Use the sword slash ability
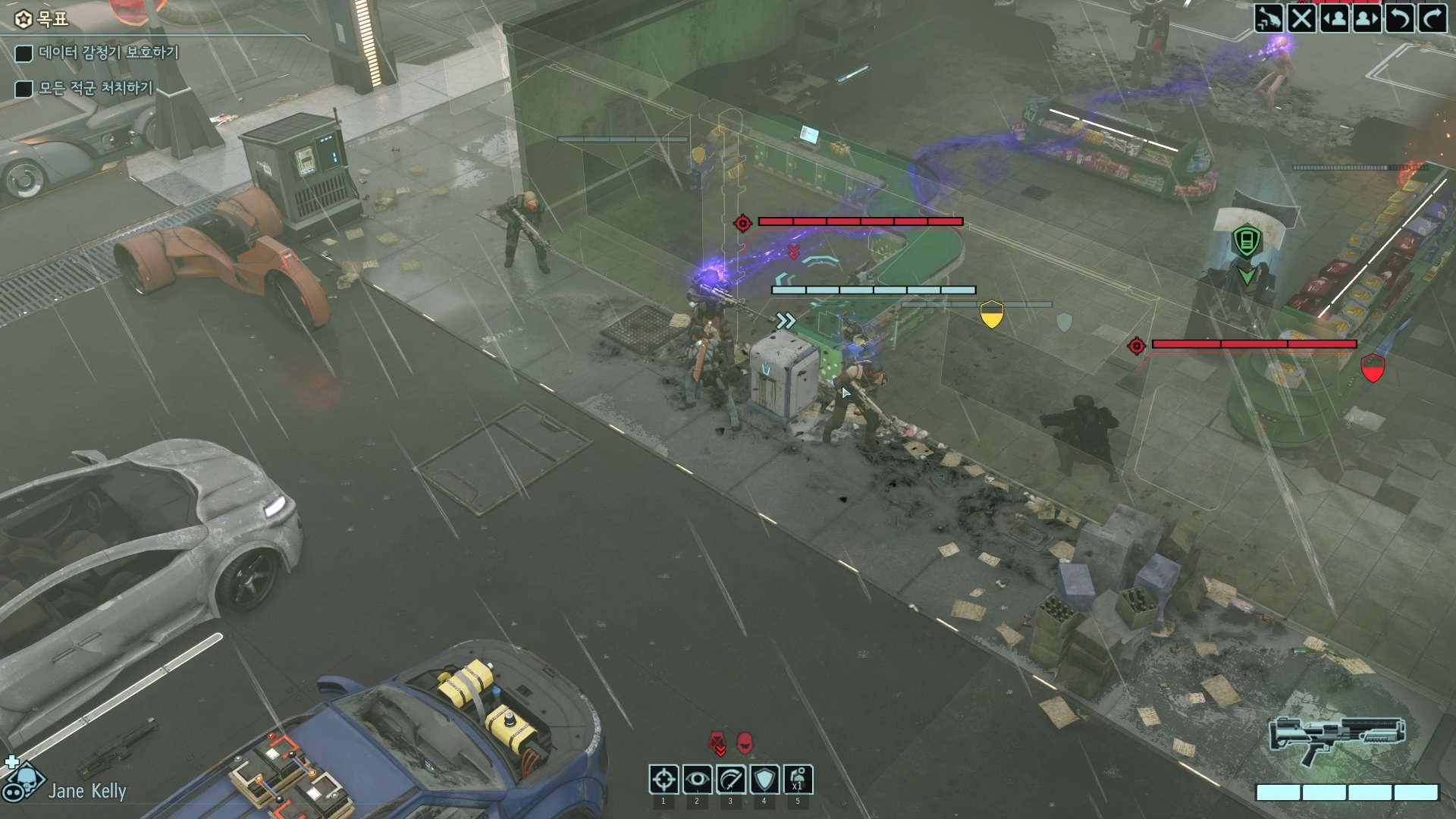Image resolution: width=1456 pixels, height=819 pixels. tap(730, 779)
